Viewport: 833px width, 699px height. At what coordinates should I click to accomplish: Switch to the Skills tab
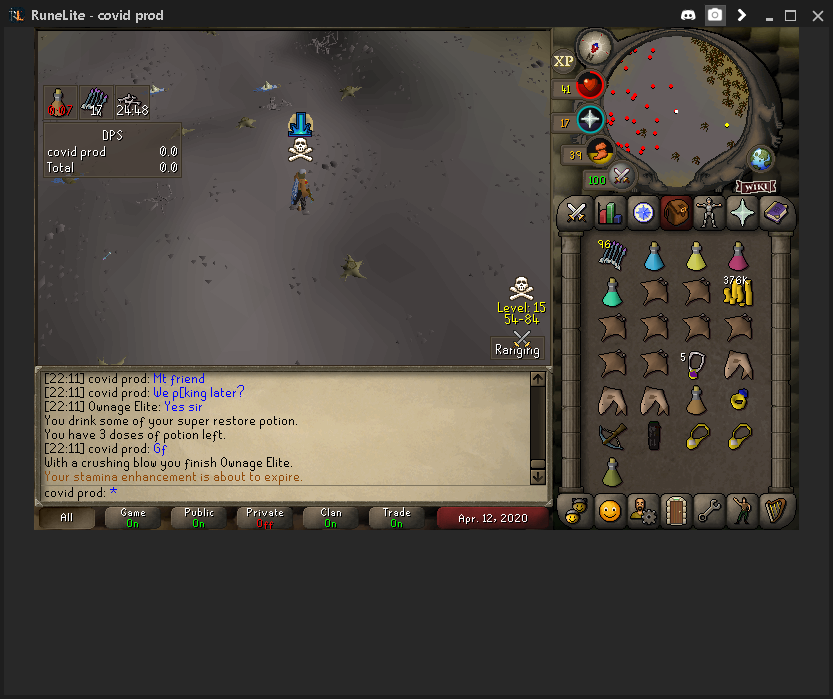pyautogui.click(x=609, y=212)
